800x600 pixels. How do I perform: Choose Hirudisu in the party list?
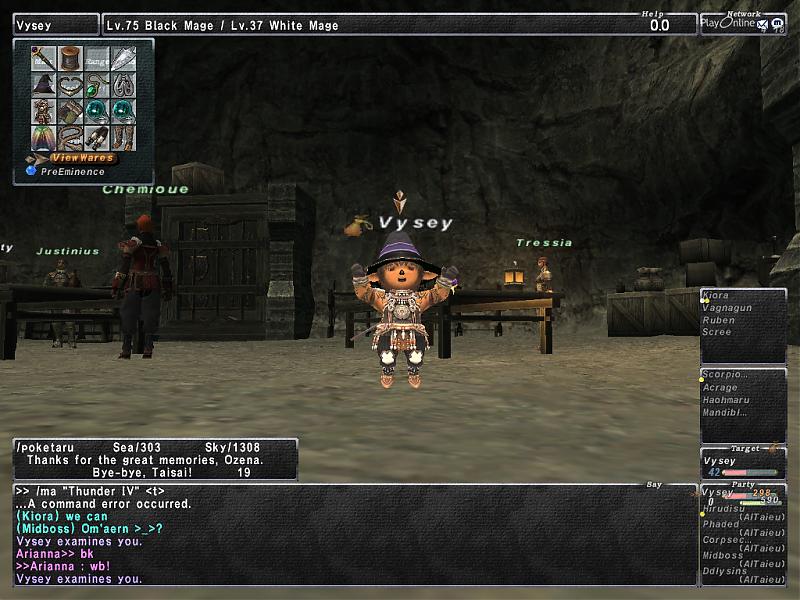[x=726, y=509]
